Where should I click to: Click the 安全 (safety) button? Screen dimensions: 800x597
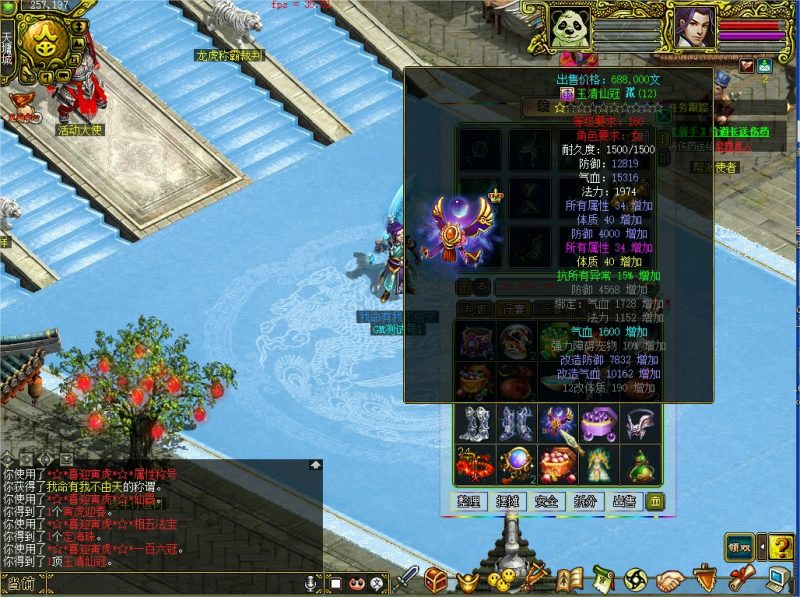(x=547, y=500)
